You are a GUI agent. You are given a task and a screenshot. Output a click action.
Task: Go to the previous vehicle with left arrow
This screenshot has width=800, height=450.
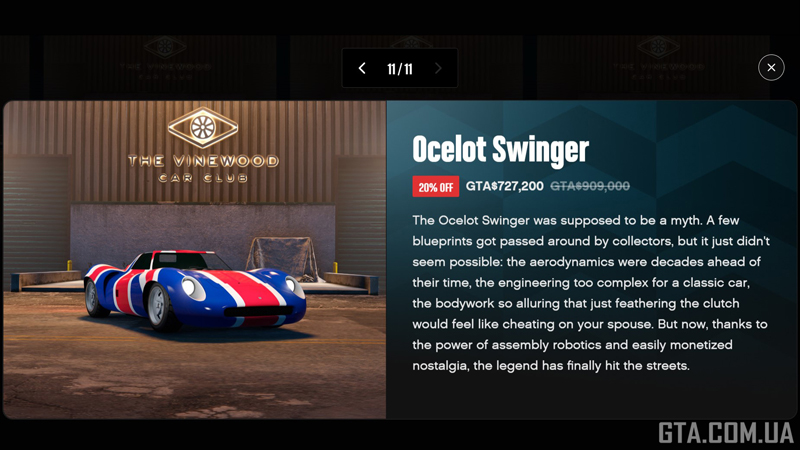coord(362,69)
